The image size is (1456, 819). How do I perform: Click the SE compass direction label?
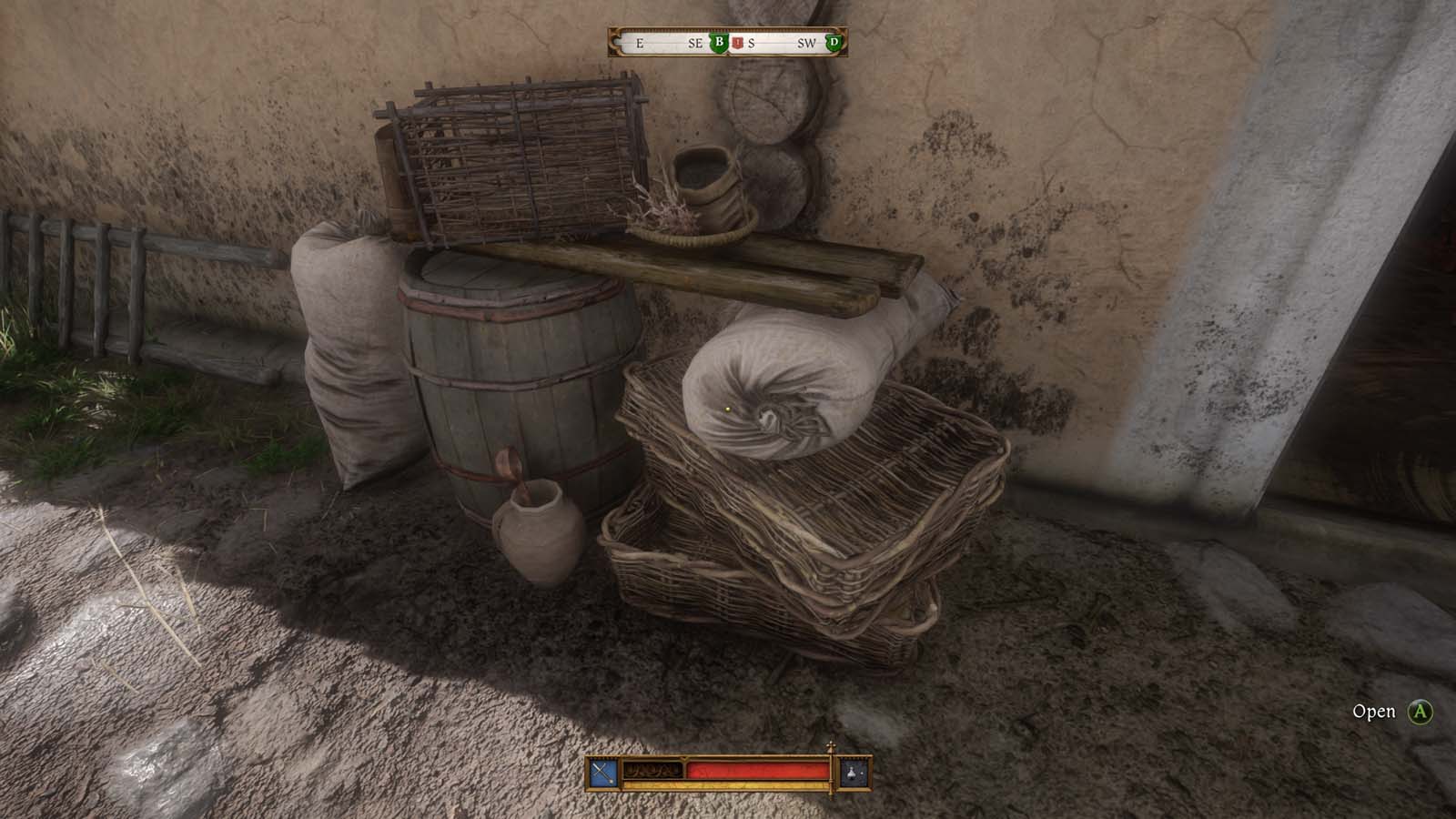694,42
